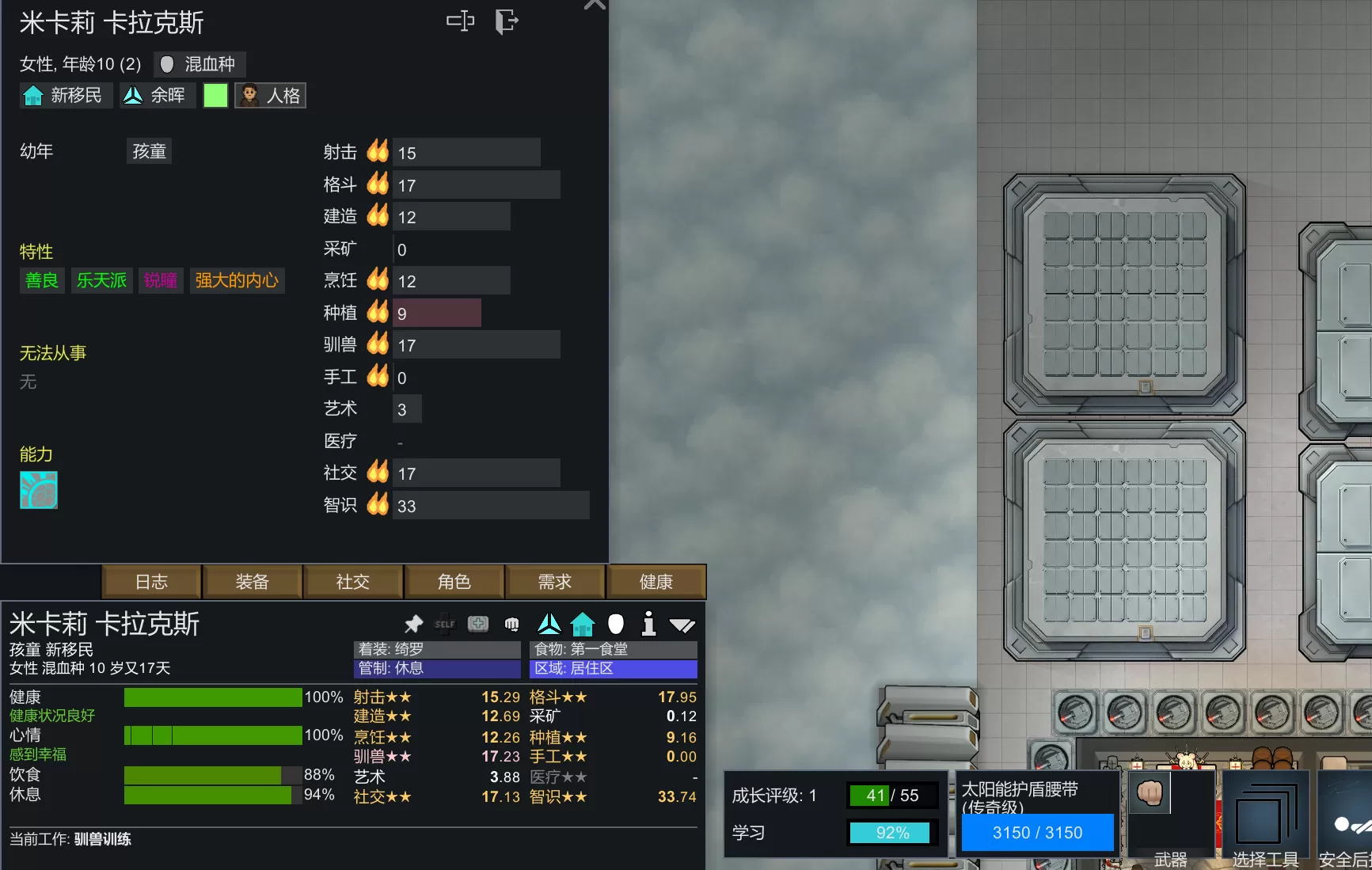Click the rename pawn icon
The image size is (1372, 870).
[x=460, y=21]
